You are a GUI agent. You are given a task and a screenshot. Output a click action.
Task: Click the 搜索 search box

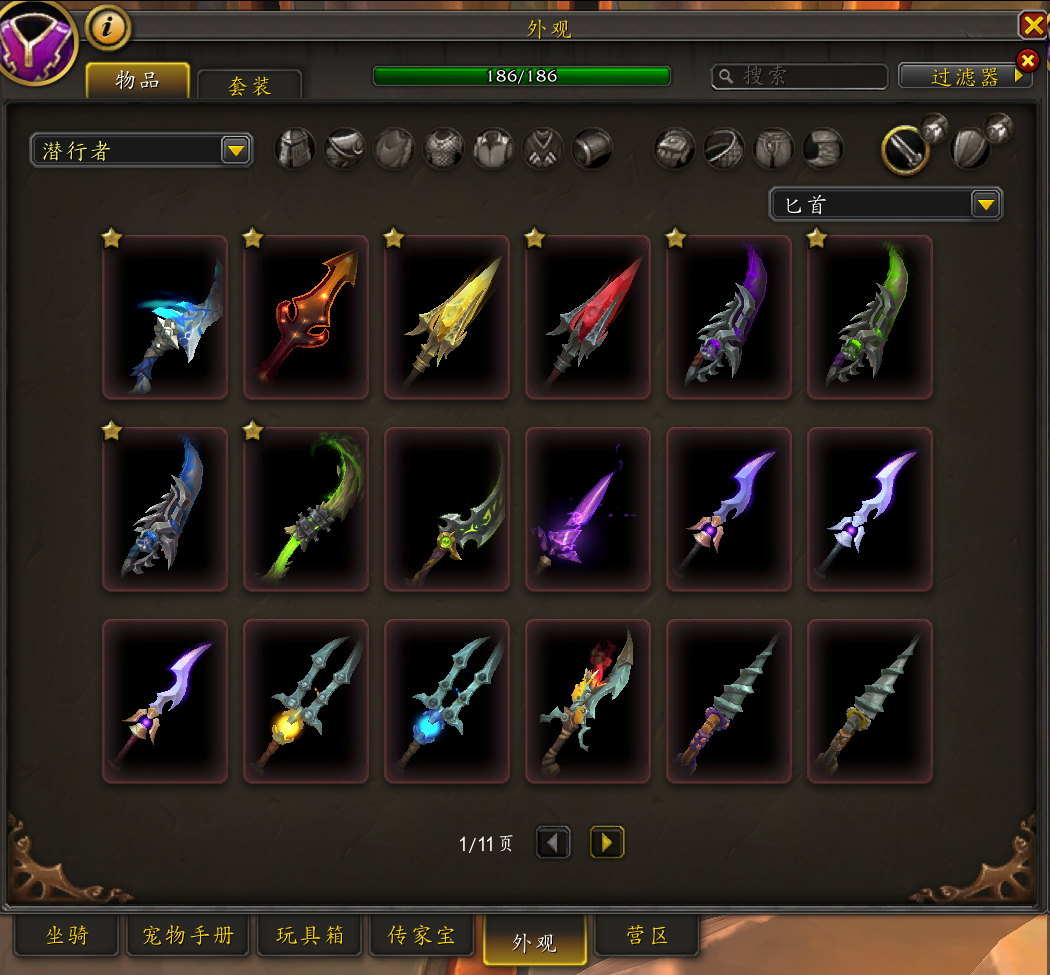(x=800, y=76)
